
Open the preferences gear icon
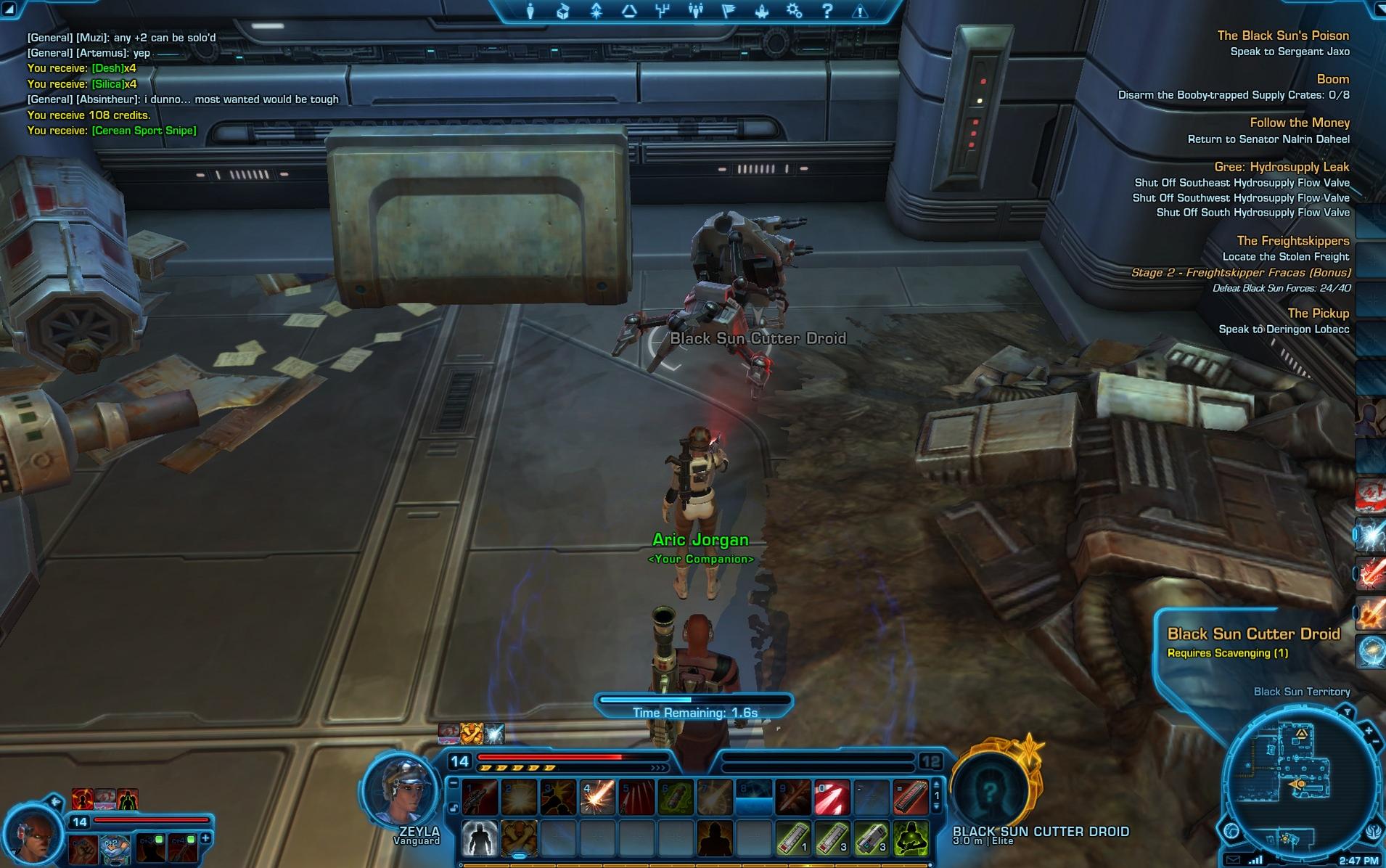[795, 11]
